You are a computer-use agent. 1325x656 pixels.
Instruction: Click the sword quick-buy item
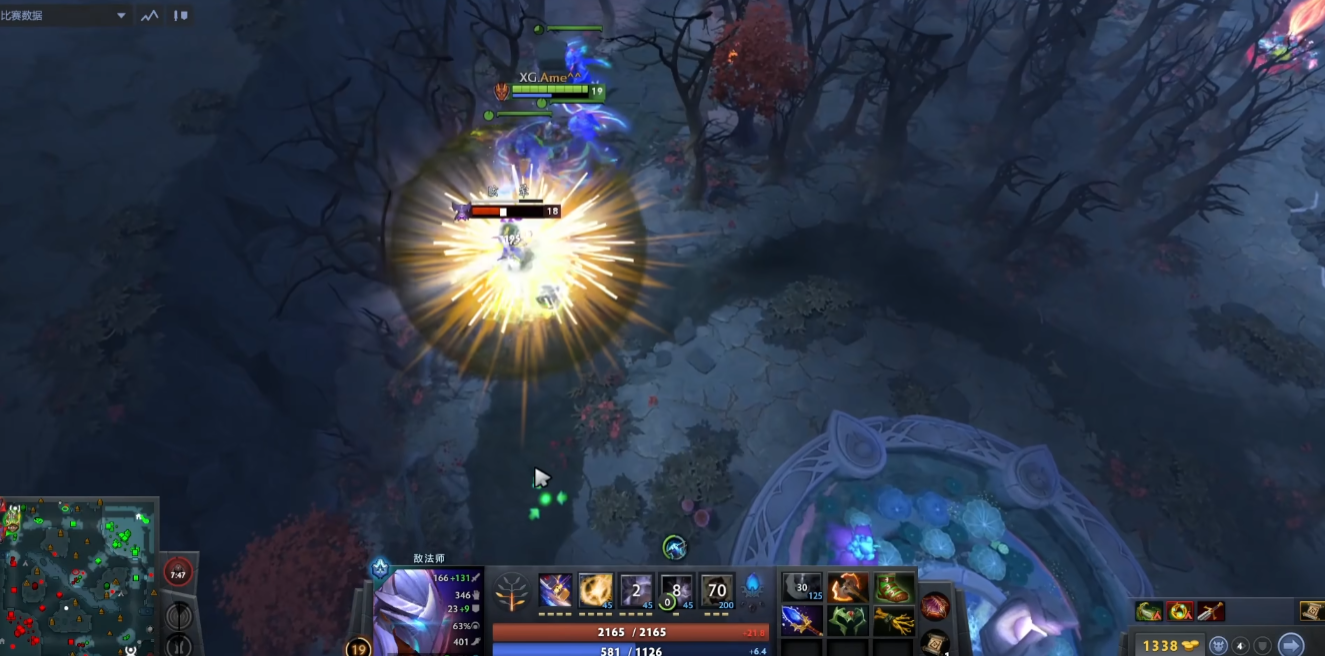coord(1211,611)
